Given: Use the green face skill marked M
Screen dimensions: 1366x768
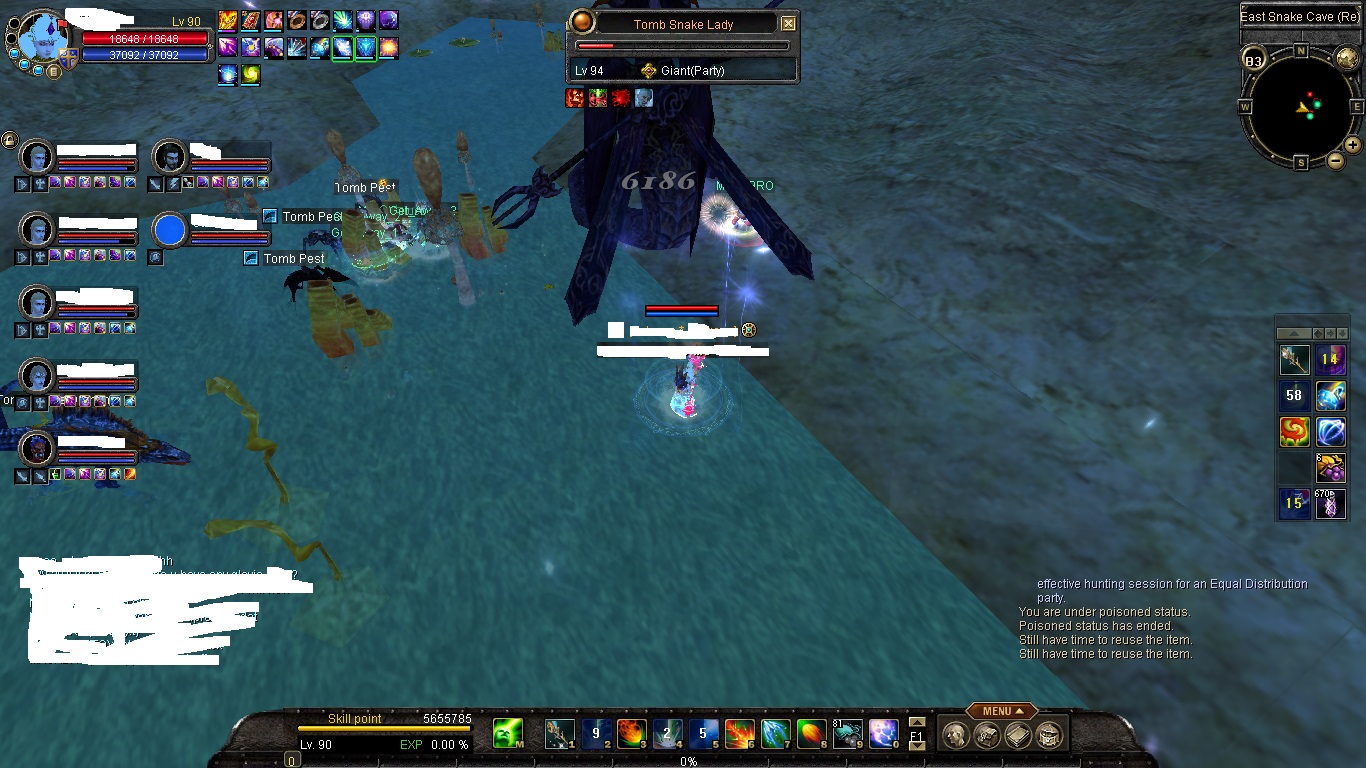Looking at the screenshot, I should [x=508, y=735].
